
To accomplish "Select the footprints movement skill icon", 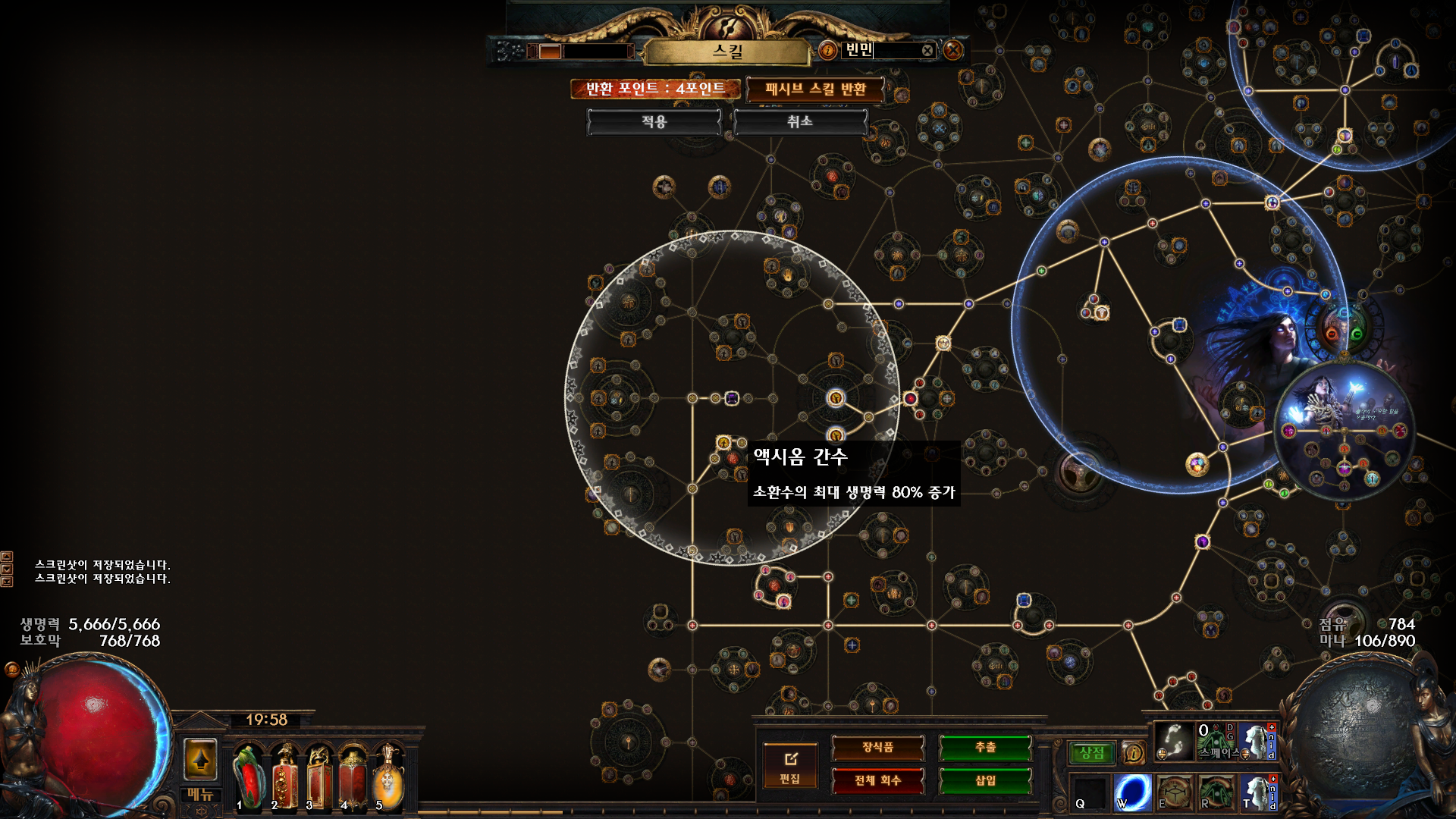I will 1173,741.
